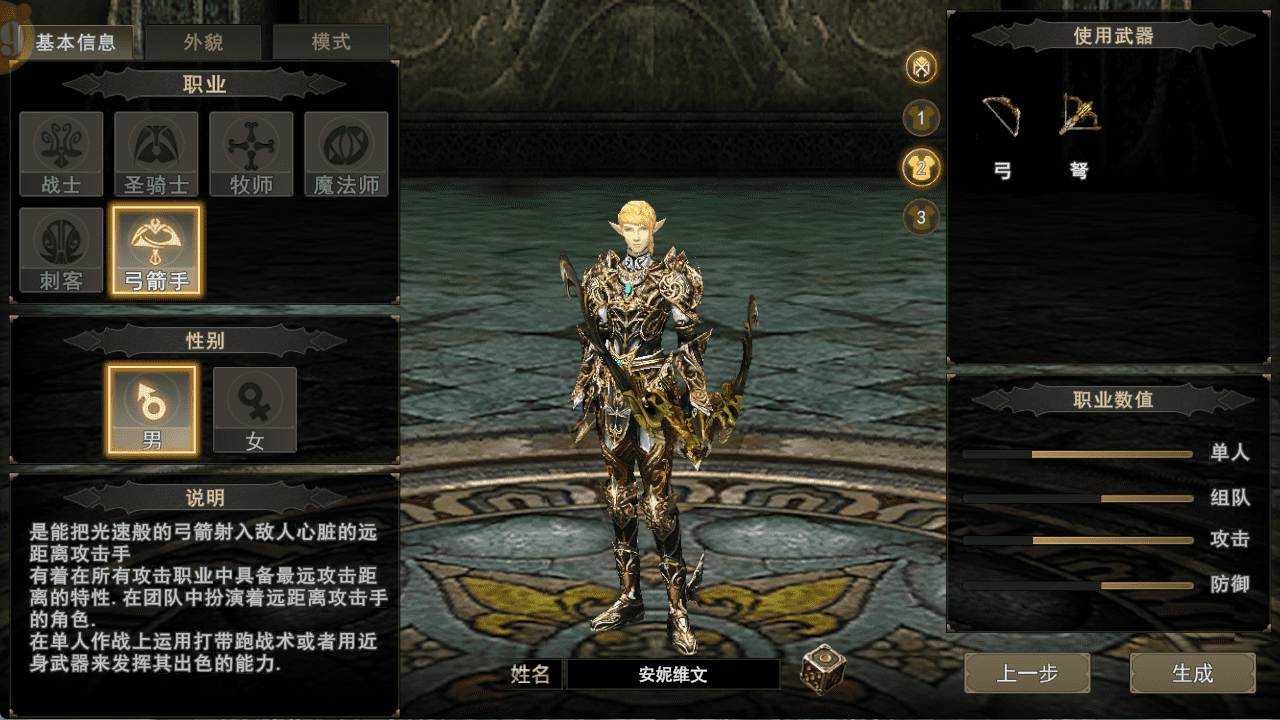The height and width of the screenshot is (720, 1280).
Task: Roll the dice for a random name
Action: pos(822,670)
